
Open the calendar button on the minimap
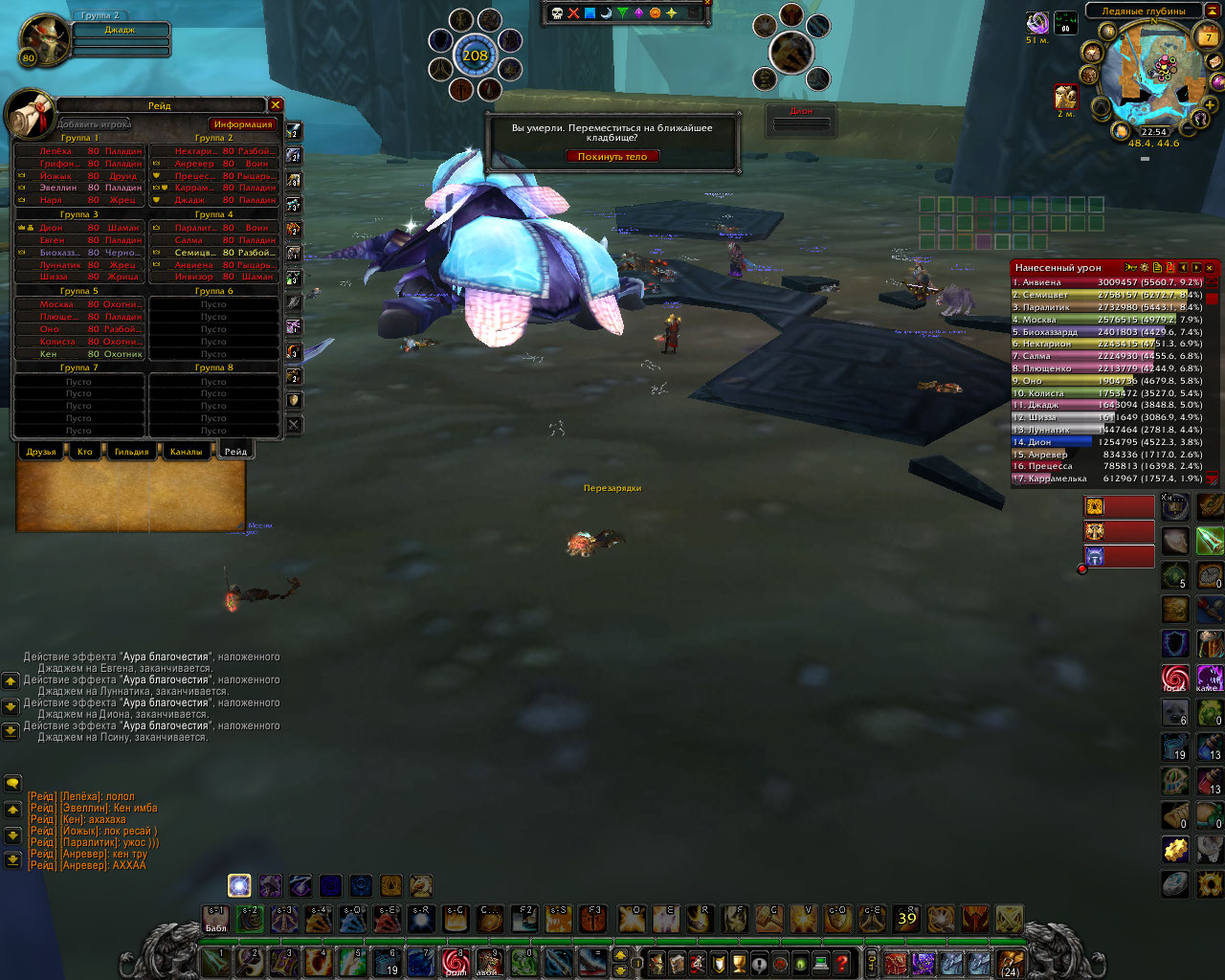point(1209,37)
